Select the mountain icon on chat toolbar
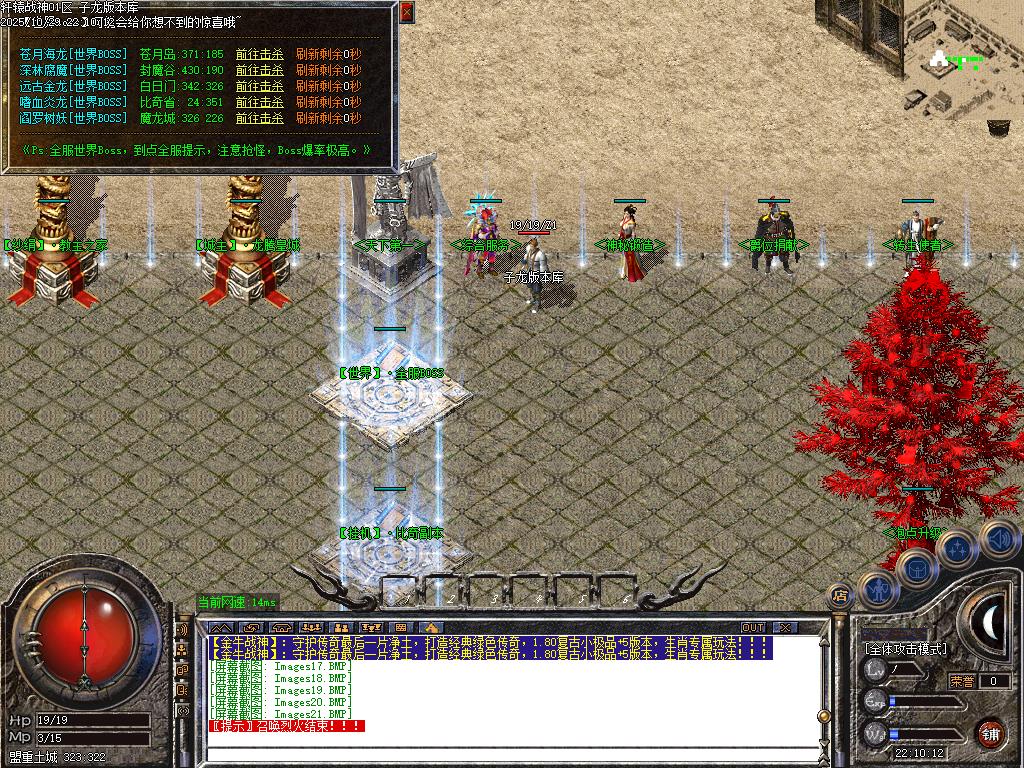This screenshot has width=1024, height=768. 220,628
